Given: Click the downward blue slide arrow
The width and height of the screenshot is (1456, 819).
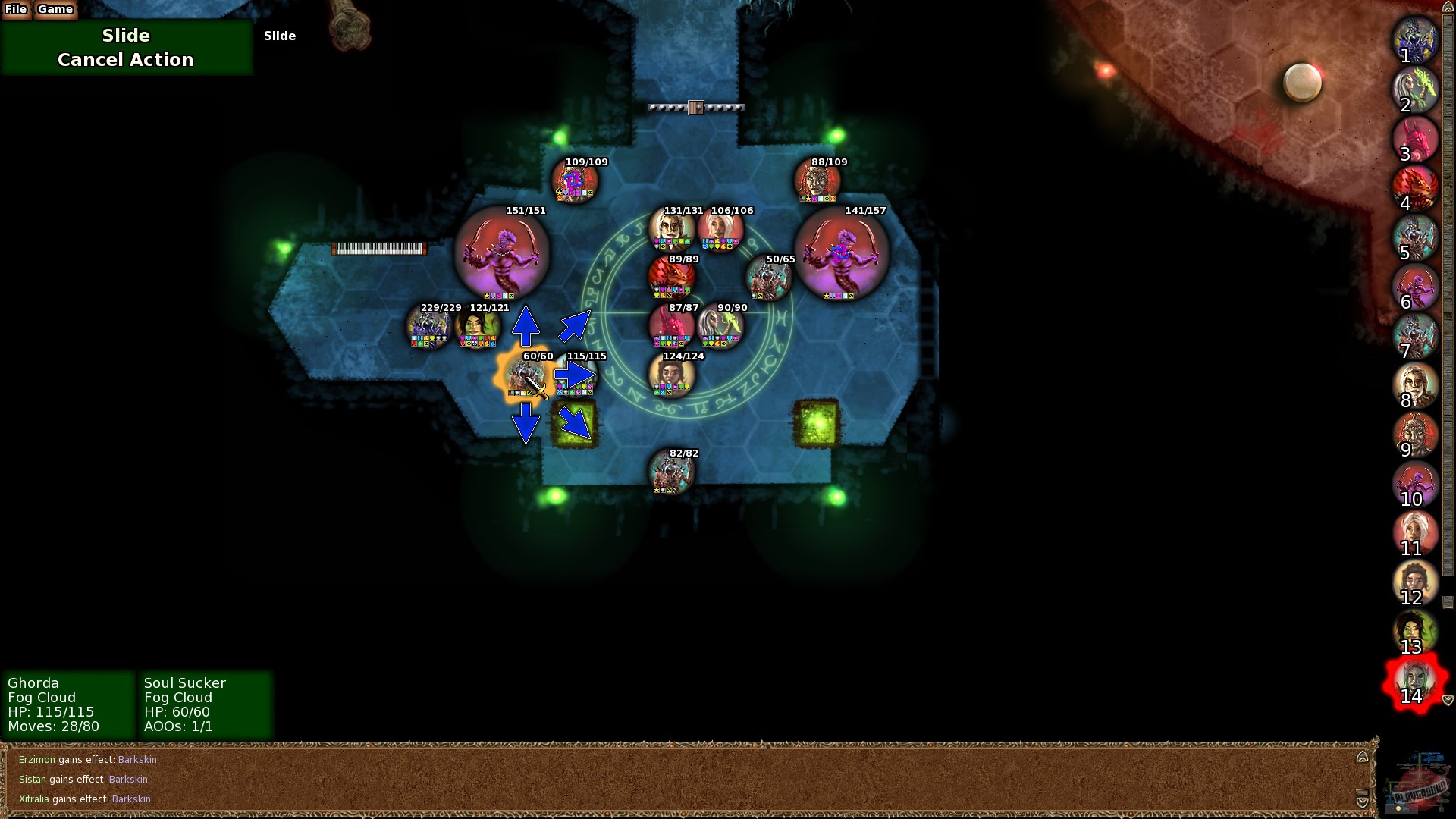Looking at the screenshot, I should tap(526, 423).
